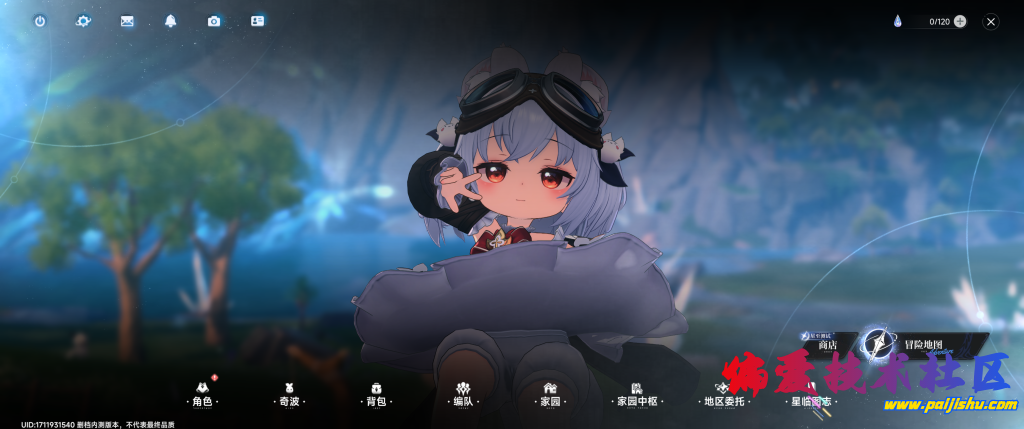Open the 角色 character menu
The width and height of the screenshot is (1024, 429).
203,395
